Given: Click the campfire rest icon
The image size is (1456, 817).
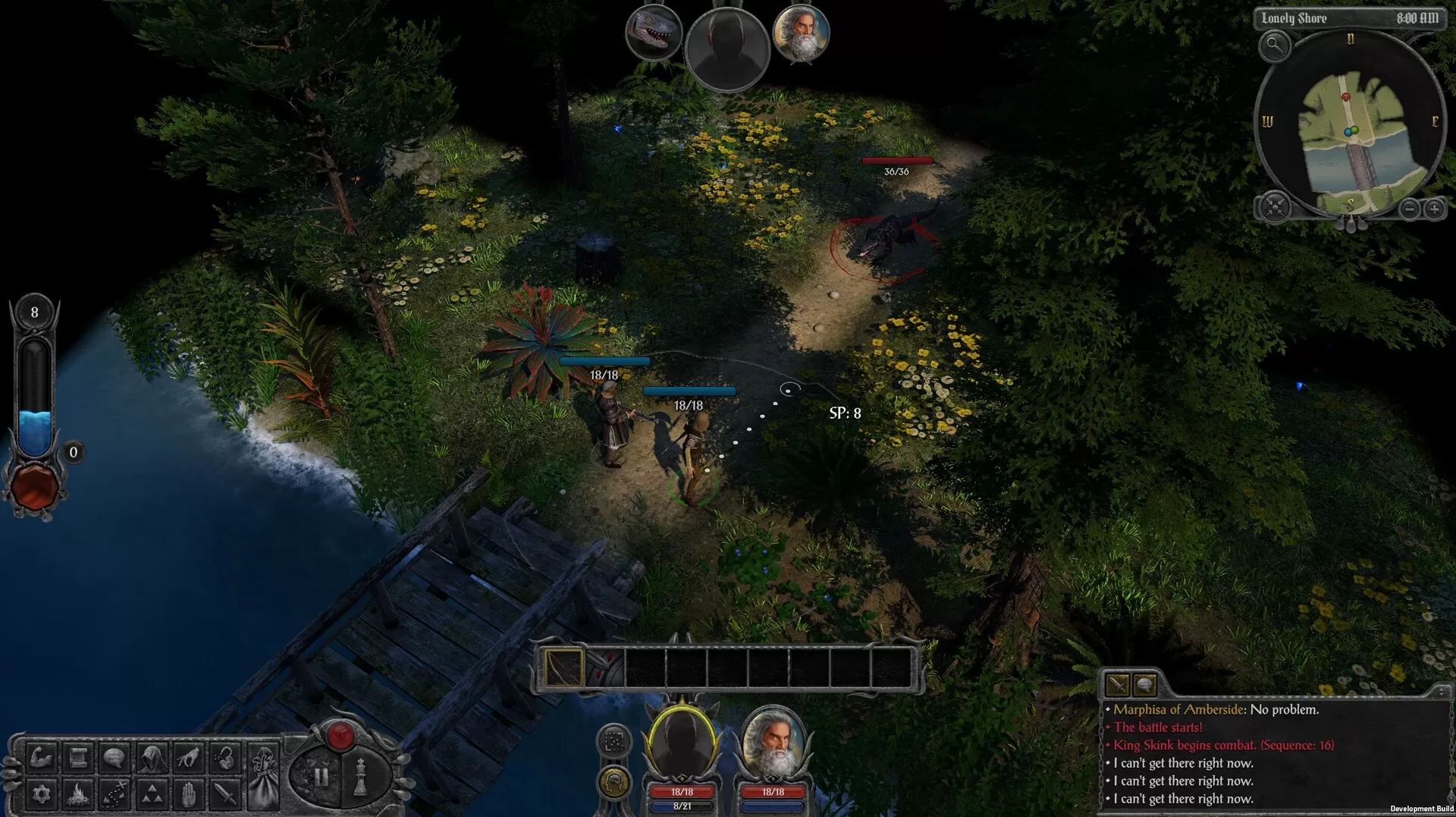Looking at the screenshot, I should pyautogui.click(x=77, y=796).
